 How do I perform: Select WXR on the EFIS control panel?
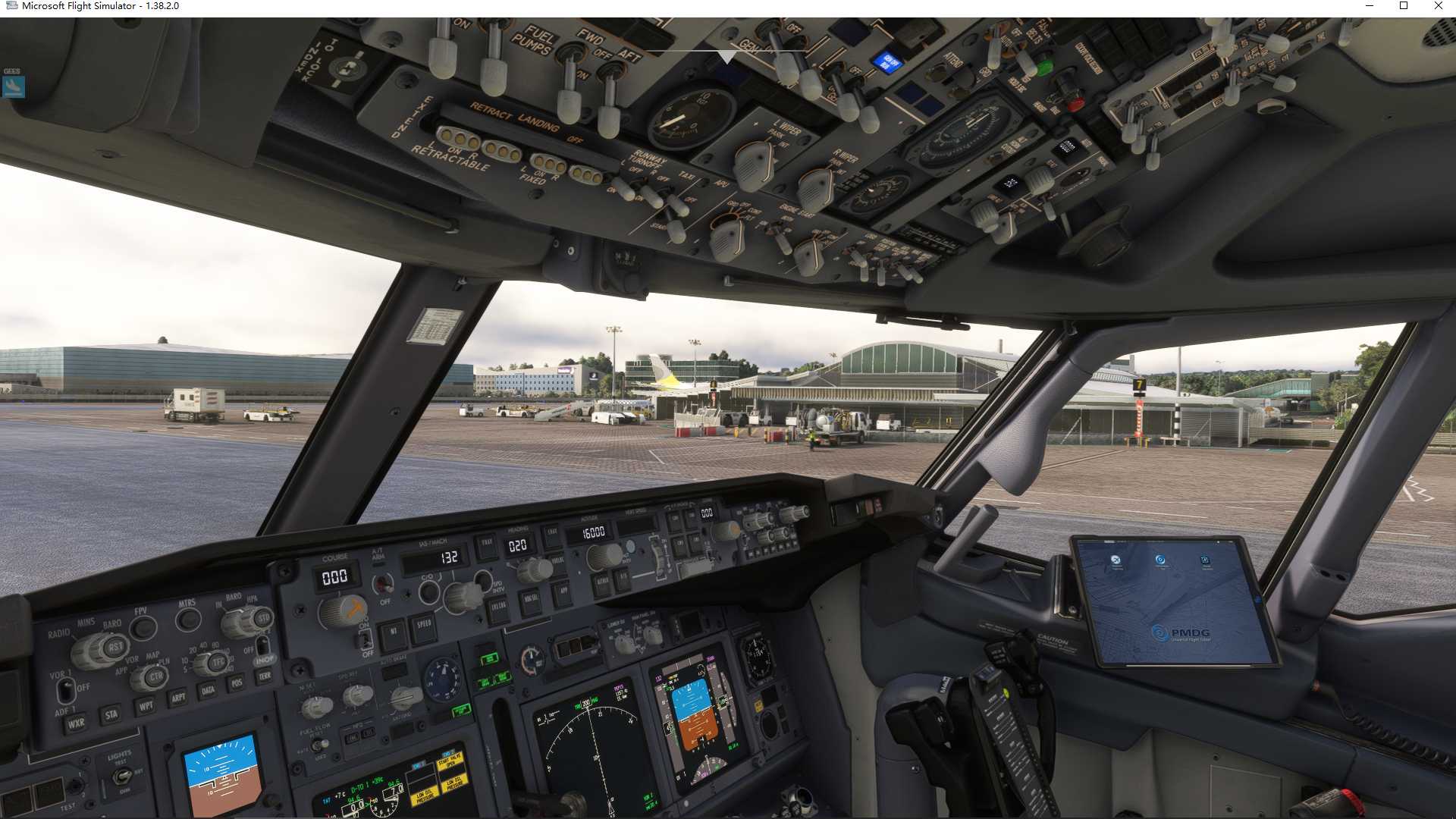click(77, 723)
